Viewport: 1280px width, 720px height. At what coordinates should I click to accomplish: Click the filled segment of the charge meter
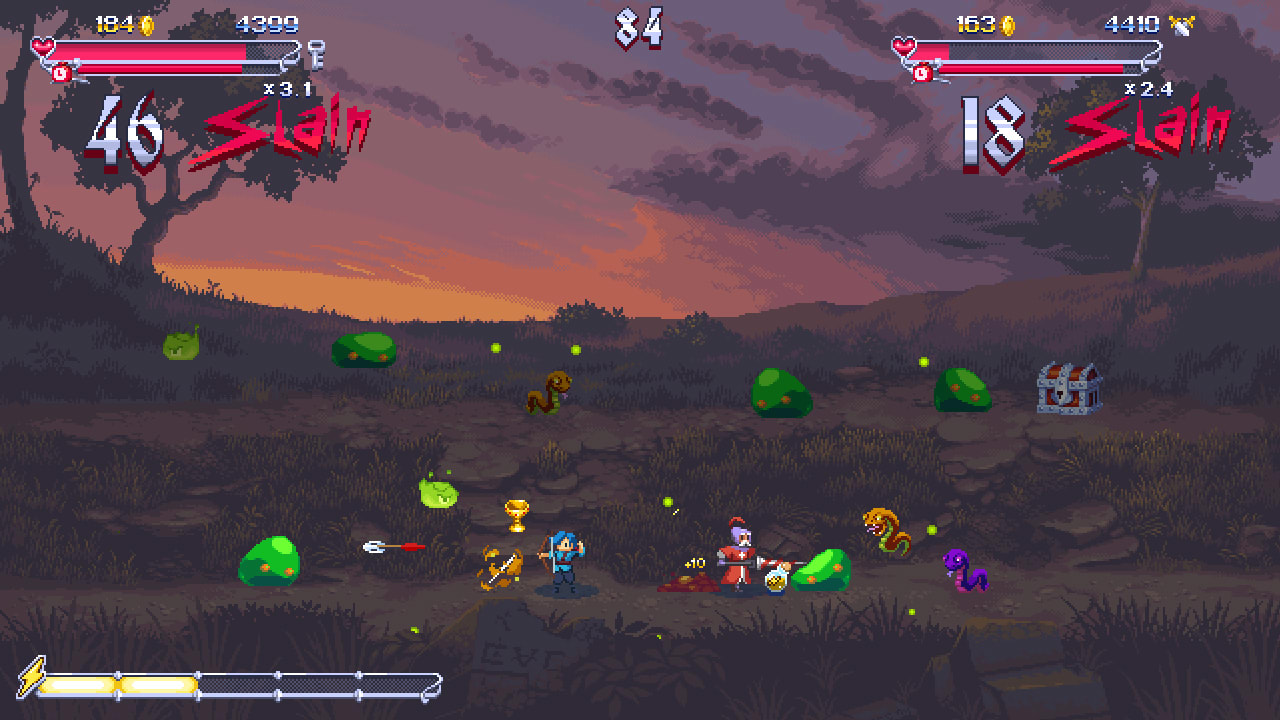point(120,685)
